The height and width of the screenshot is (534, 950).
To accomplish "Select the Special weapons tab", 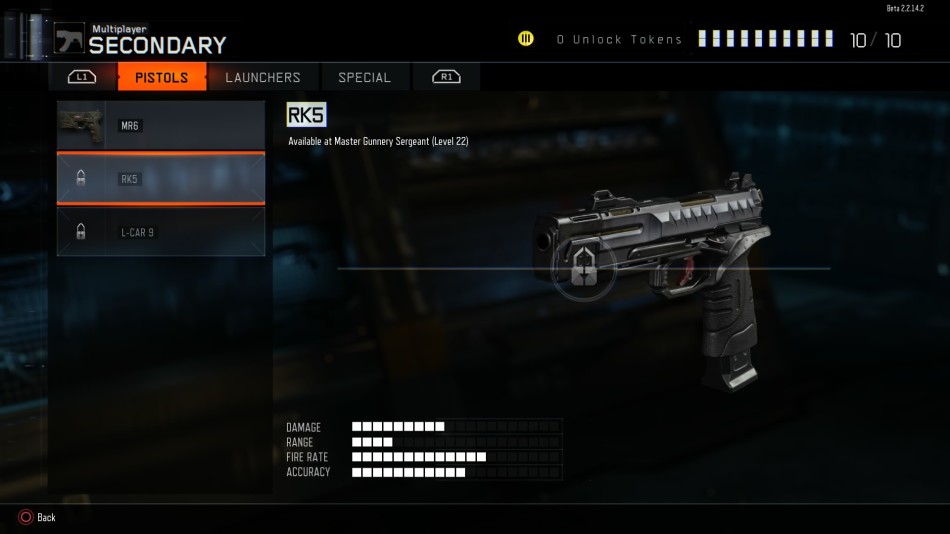I will (364, 77).
